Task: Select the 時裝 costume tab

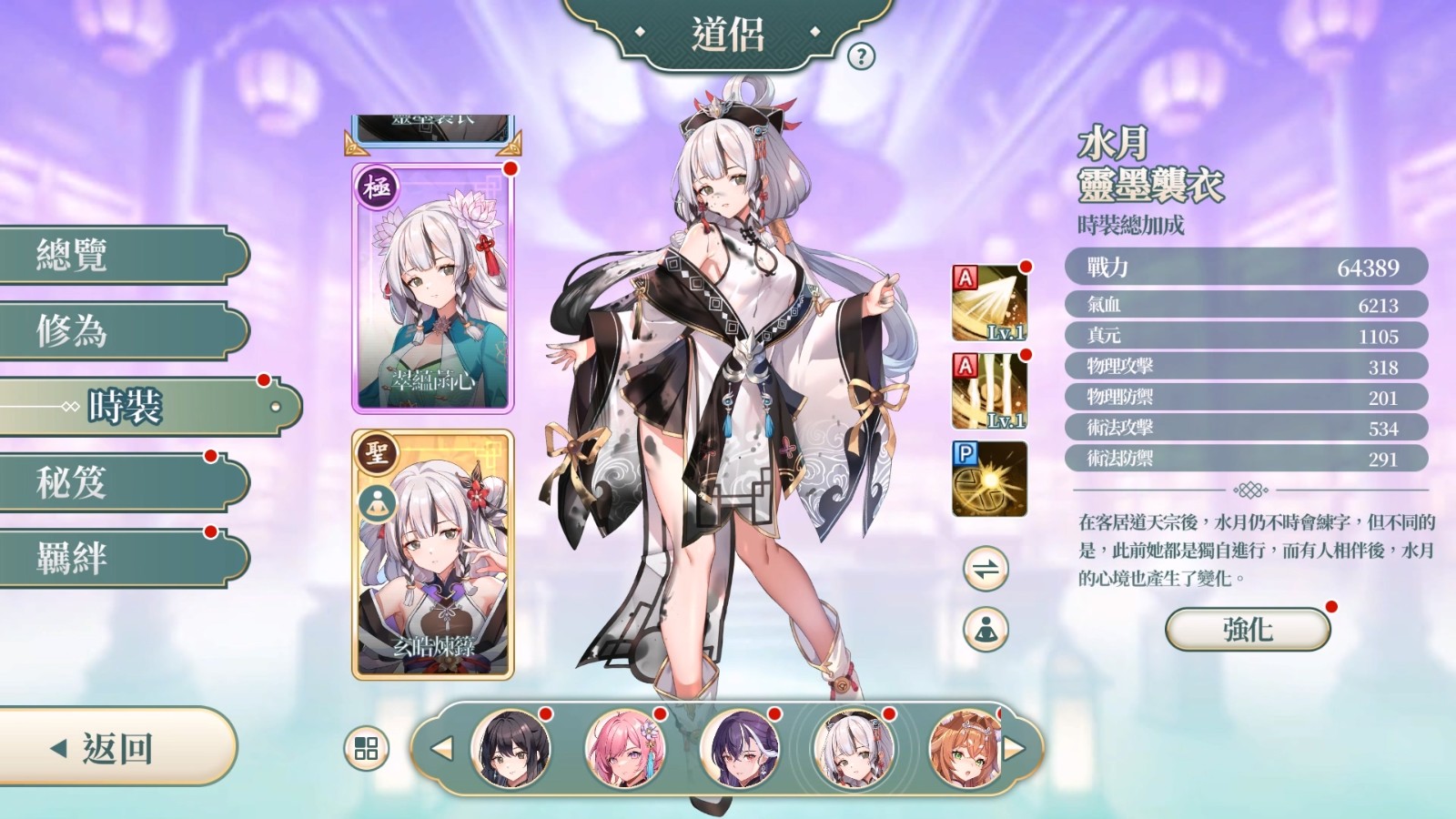Action: pos(146,407)
